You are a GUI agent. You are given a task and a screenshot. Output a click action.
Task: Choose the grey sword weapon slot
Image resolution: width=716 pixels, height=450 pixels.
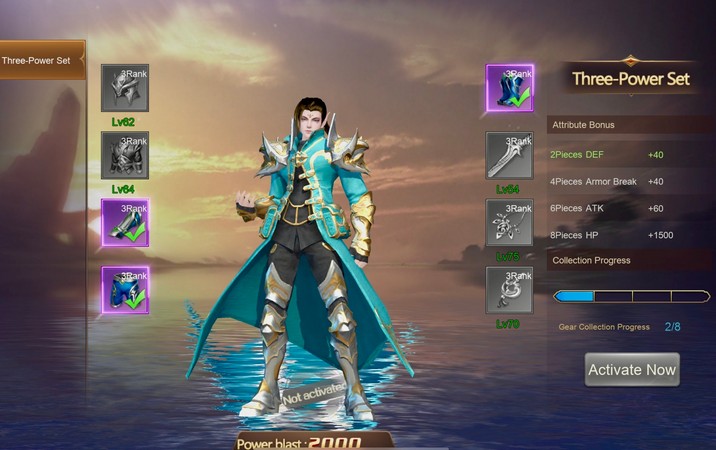(x=510, y=155)
